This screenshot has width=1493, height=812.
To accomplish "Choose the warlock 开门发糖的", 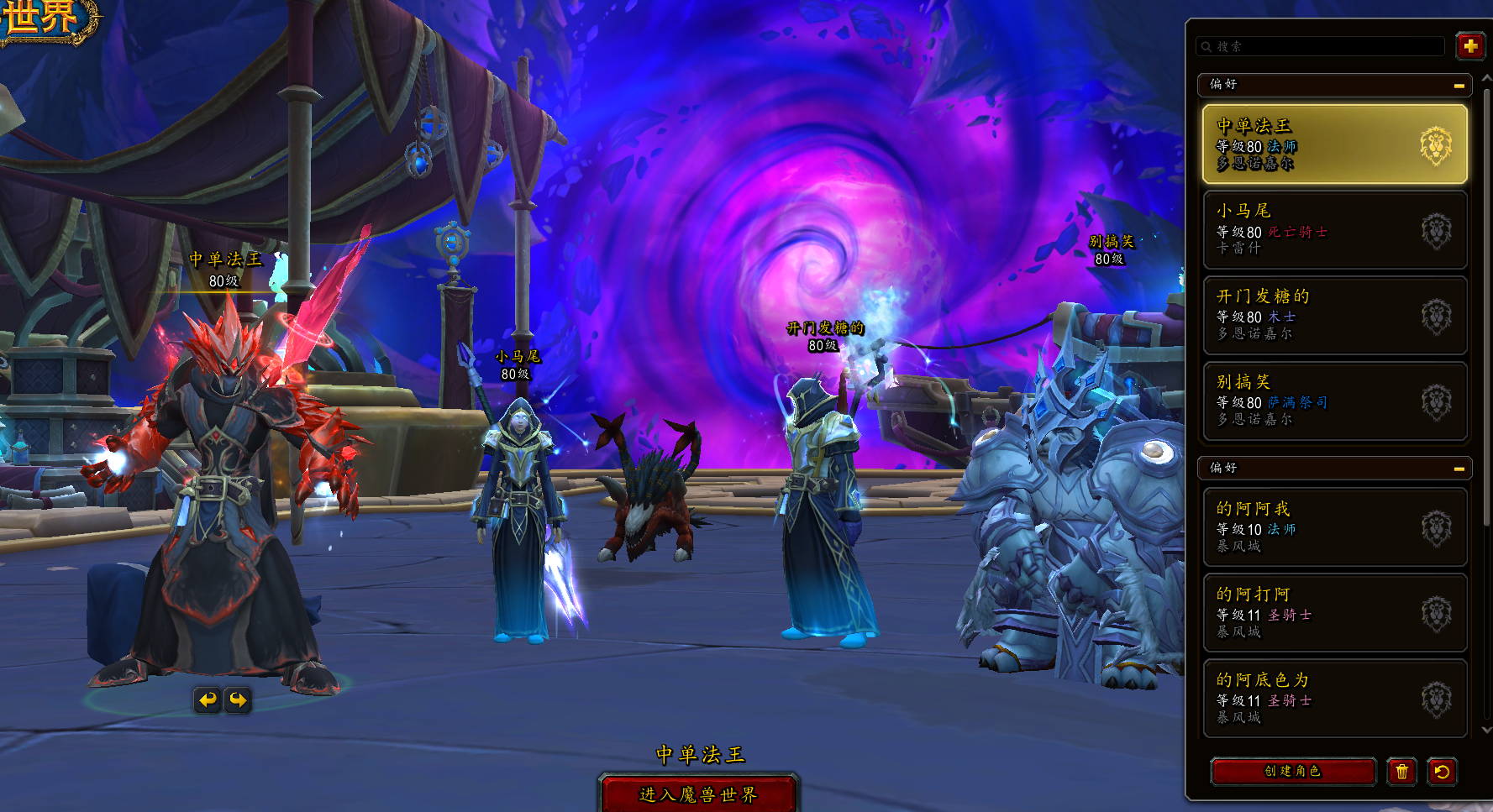I will [x=1334, y=316].
